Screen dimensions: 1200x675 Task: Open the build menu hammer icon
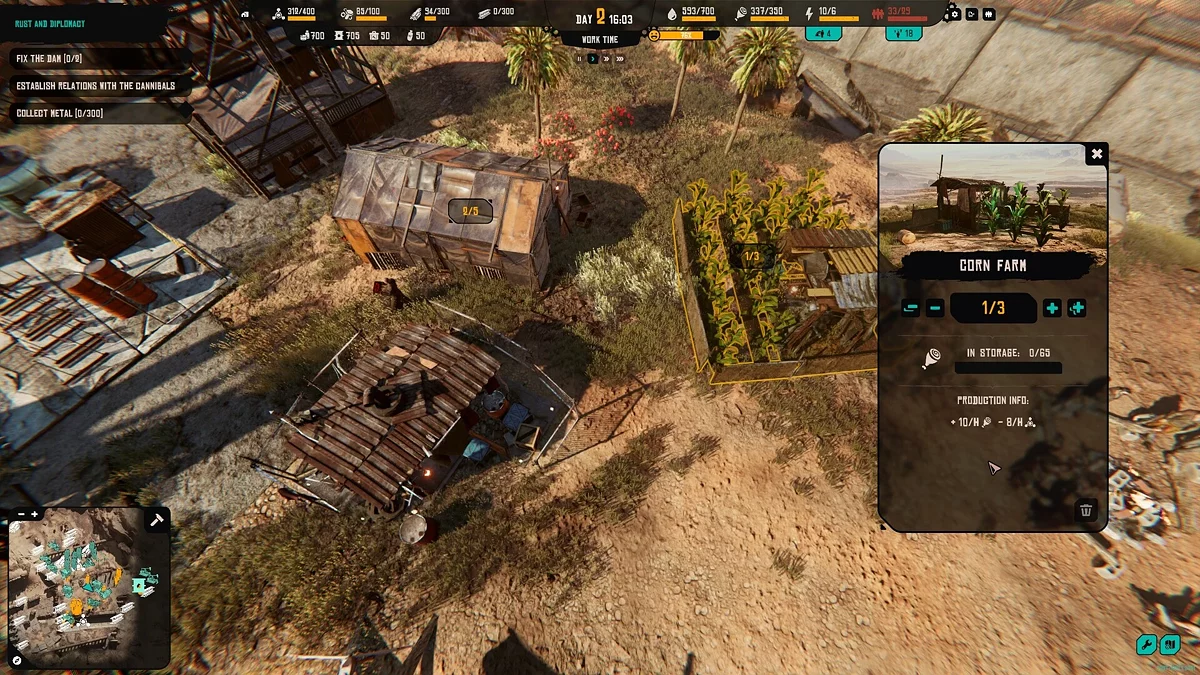coord(156,520)
